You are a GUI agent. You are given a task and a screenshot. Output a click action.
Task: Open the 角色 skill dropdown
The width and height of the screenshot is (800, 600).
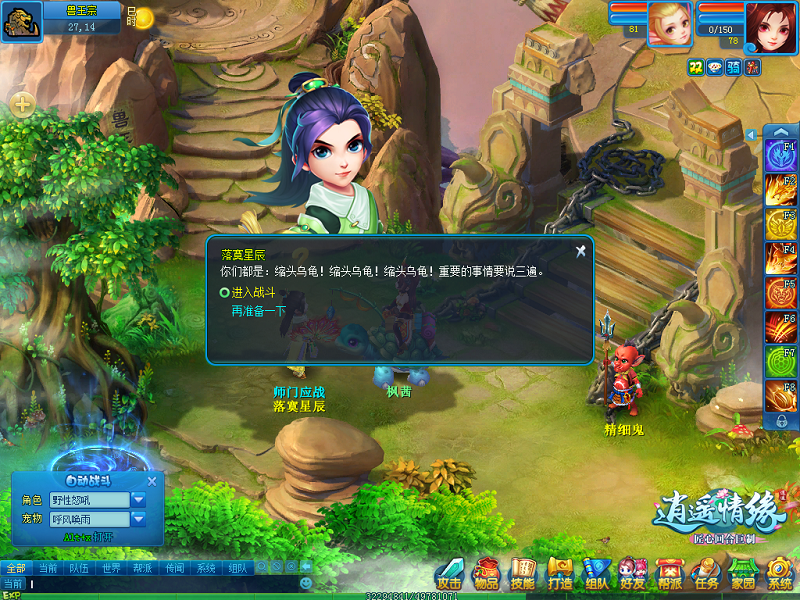[x=138, y=499]
